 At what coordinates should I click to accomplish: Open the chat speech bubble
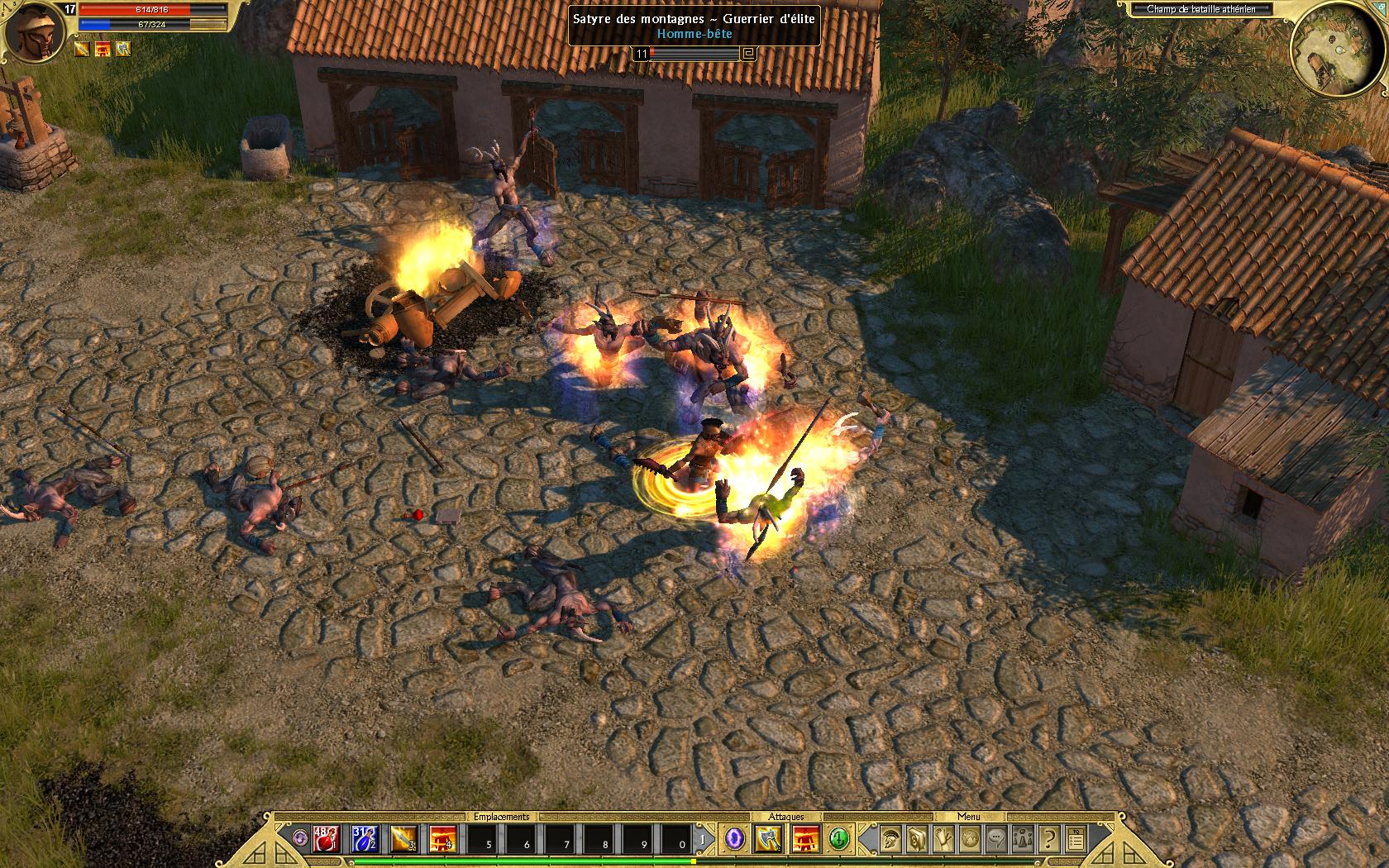click(996, 840)
